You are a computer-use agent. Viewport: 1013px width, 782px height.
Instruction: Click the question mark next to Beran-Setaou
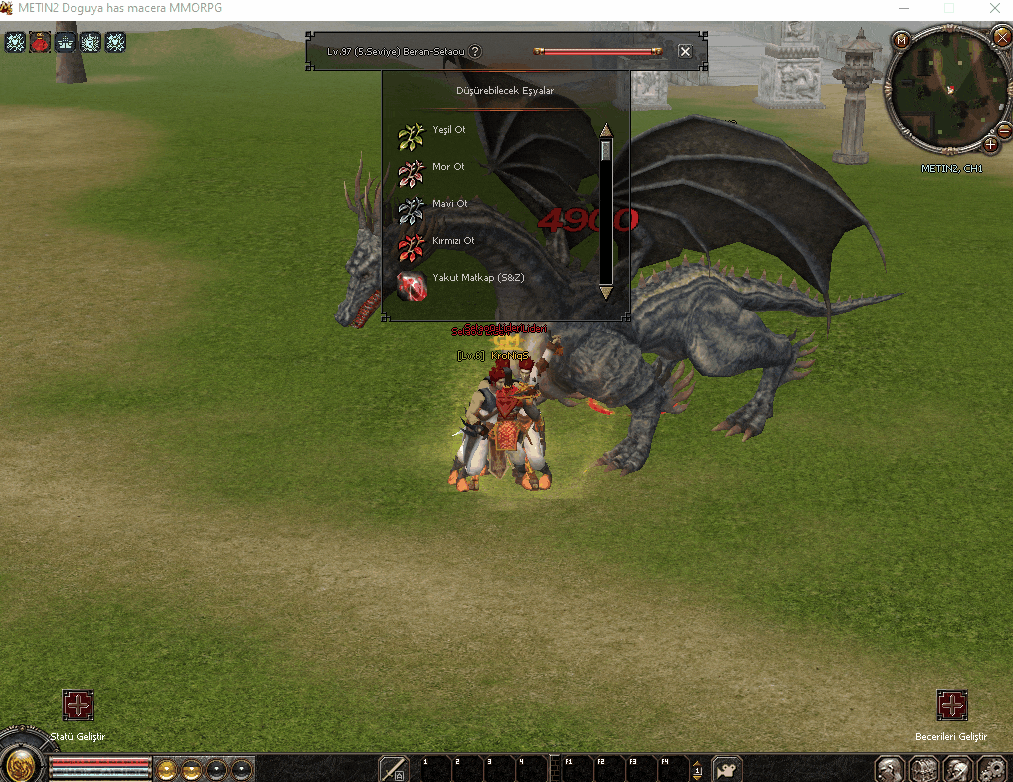[475, 51]
